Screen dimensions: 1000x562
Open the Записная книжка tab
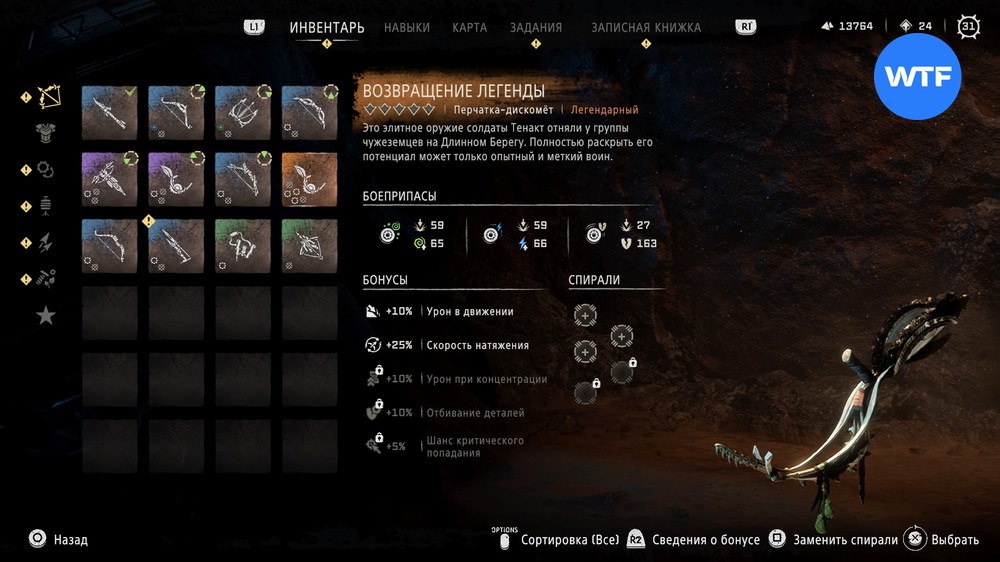tap(646, 28)
